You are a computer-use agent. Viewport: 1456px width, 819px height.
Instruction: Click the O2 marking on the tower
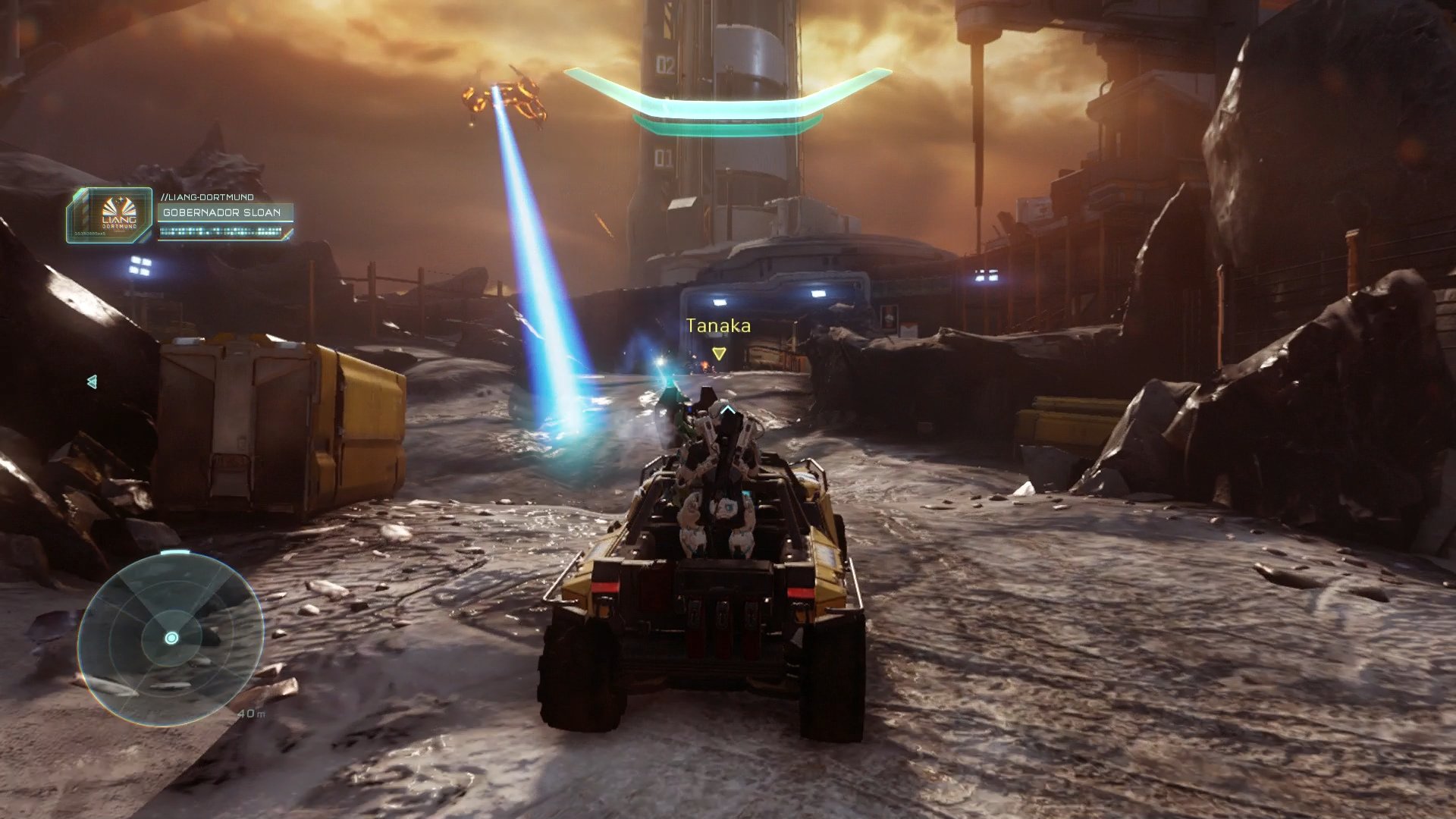point(664,64)
